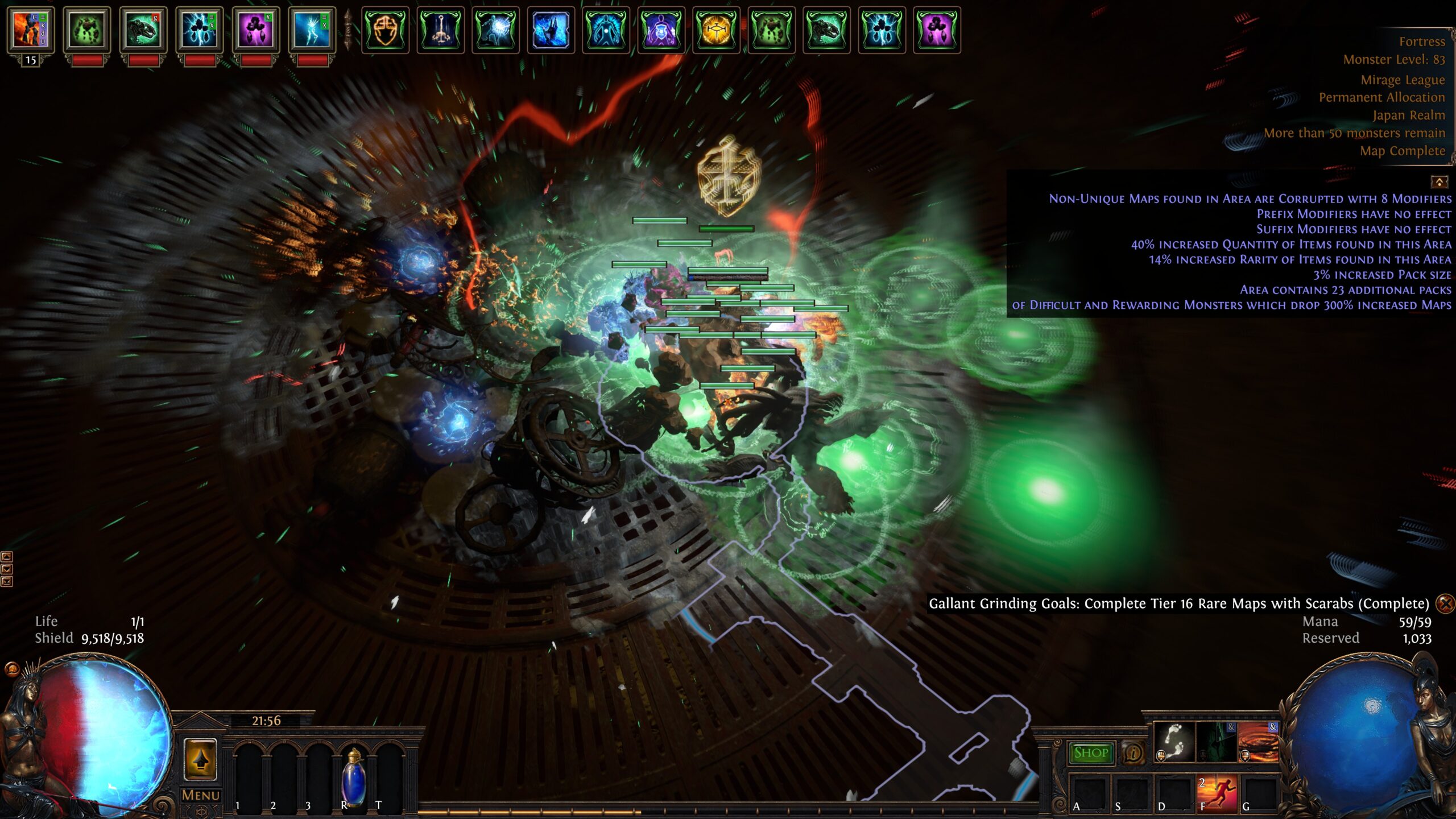Viewport: 1456px width, 819px height.
Task: Open the Menu button
Action: [200, 795]
